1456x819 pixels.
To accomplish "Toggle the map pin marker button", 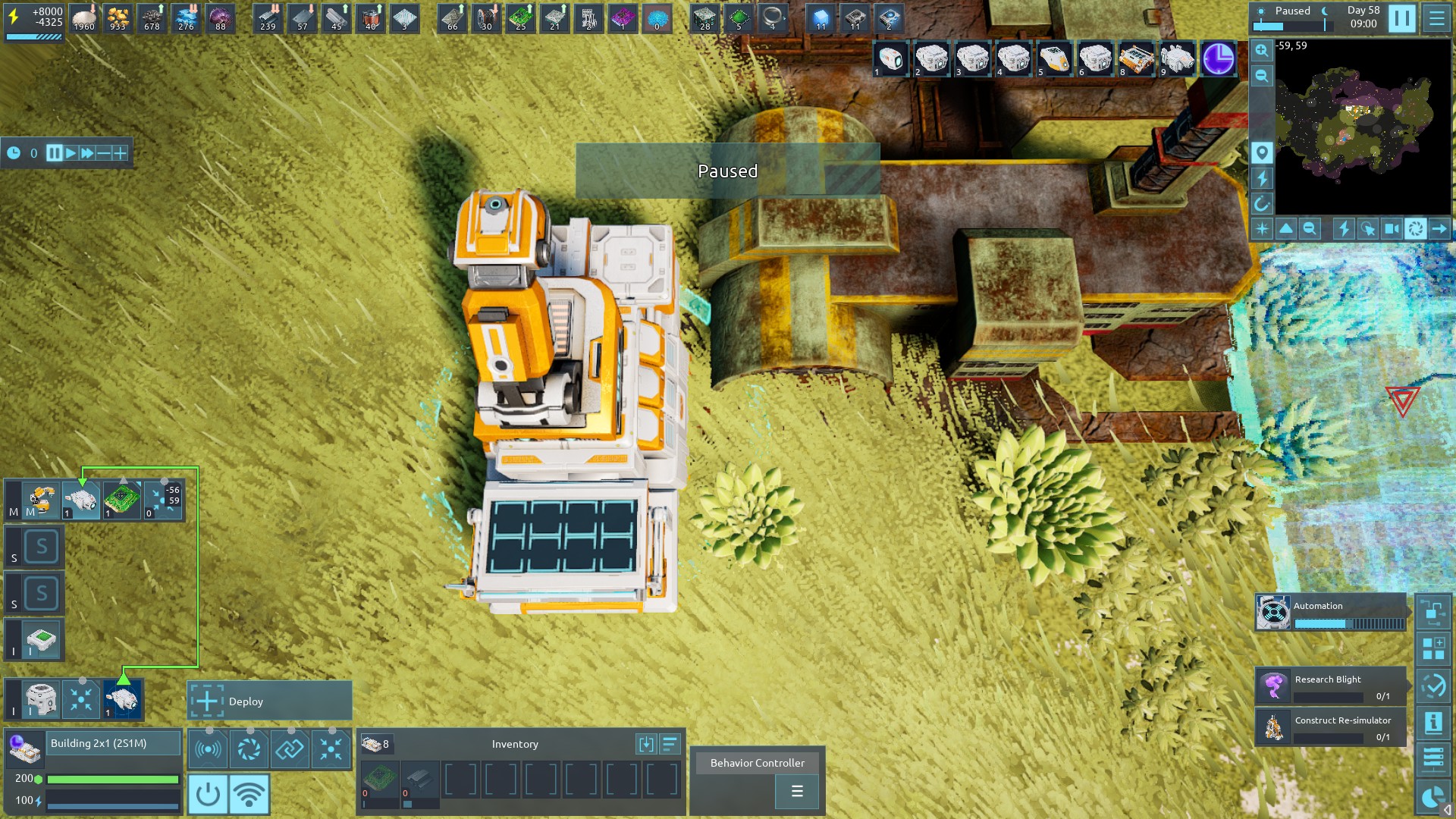I will click(x=1261, y=152).
